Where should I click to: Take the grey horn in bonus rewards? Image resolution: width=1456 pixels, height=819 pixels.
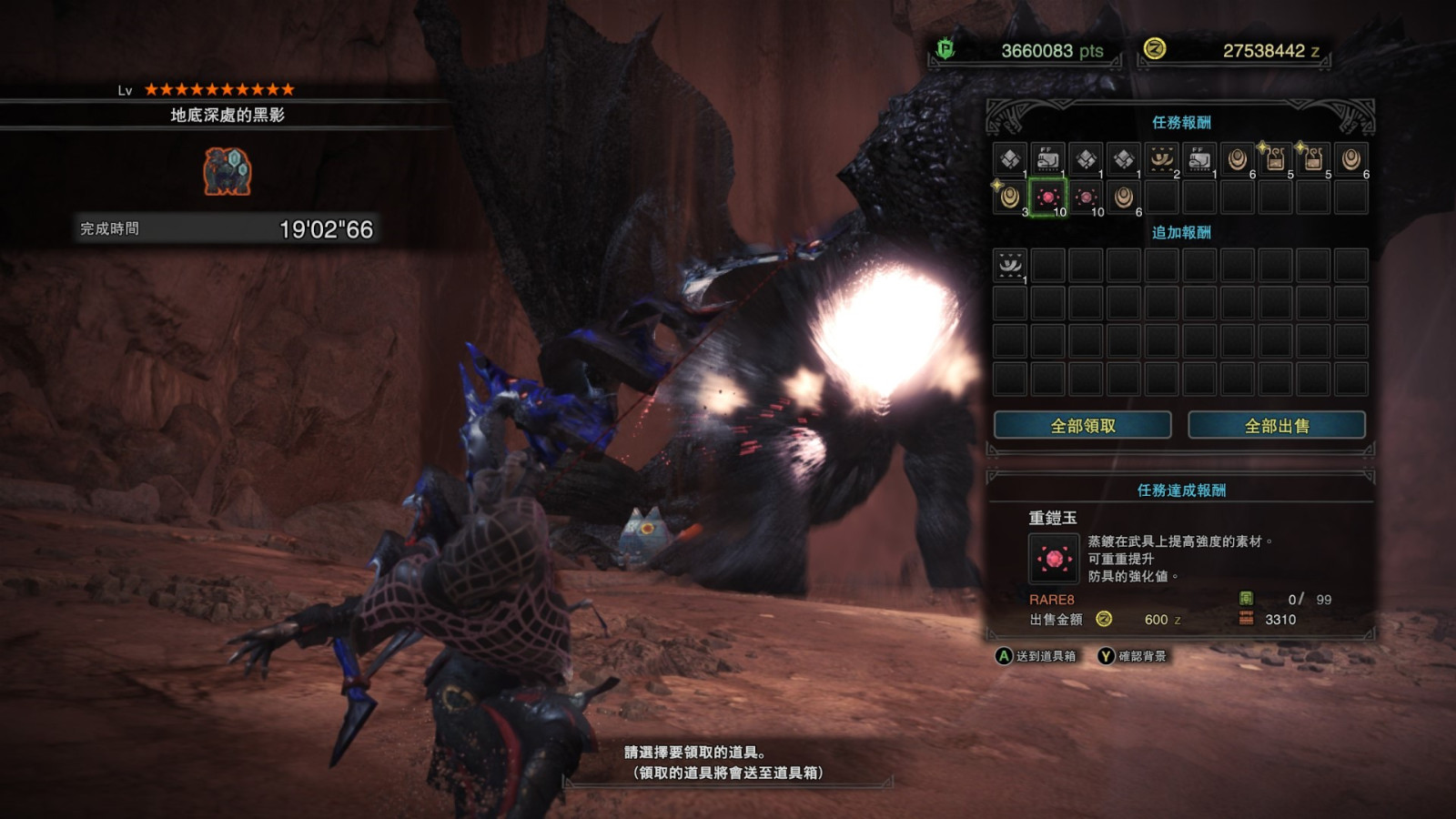click(x=1009, y=265)
